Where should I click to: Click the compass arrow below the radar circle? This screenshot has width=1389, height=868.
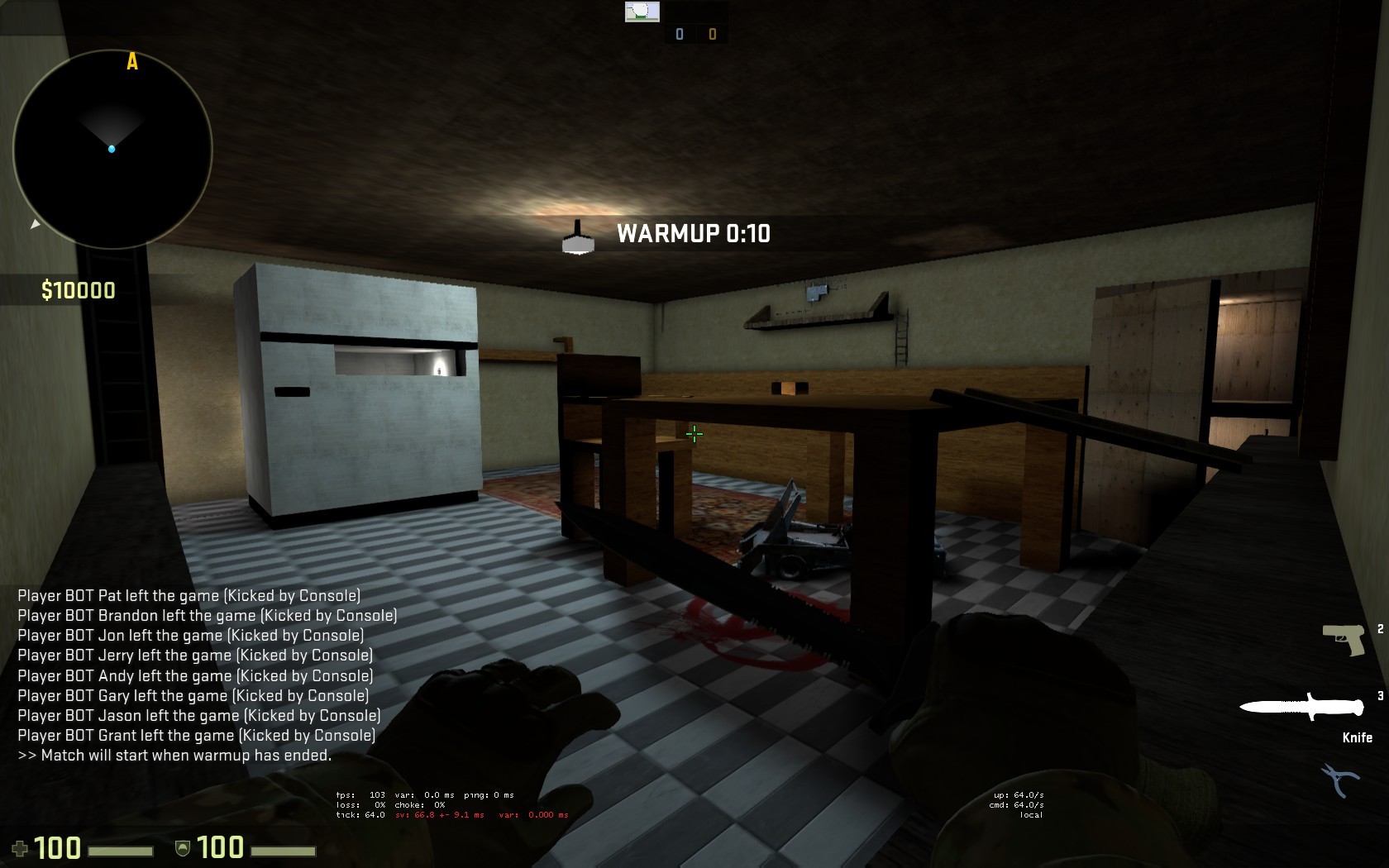pyautogui.click(x=36, y=223)
